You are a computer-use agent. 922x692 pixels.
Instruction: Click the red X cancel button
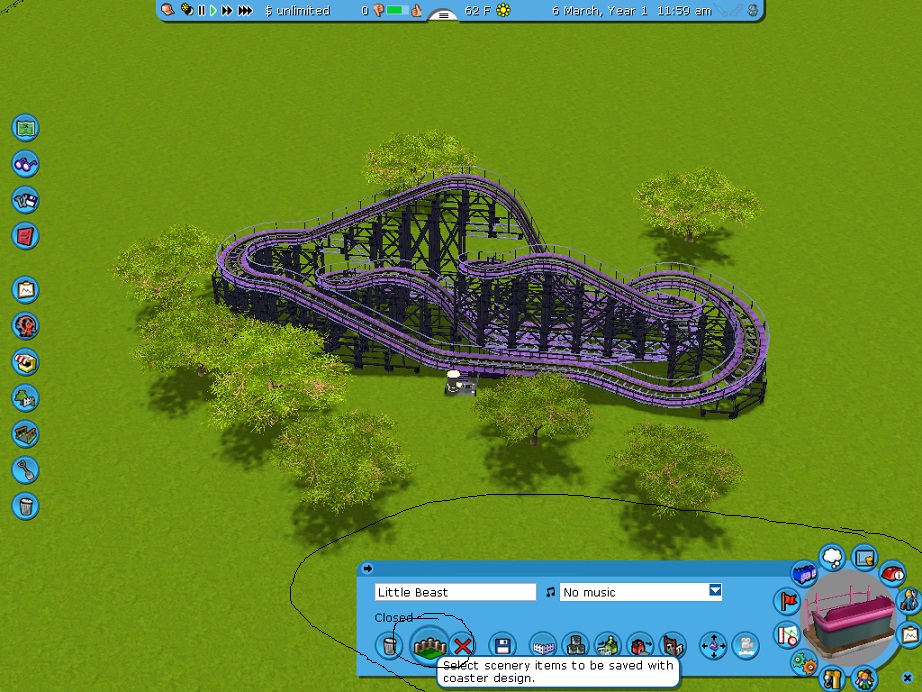coord(462,645)
